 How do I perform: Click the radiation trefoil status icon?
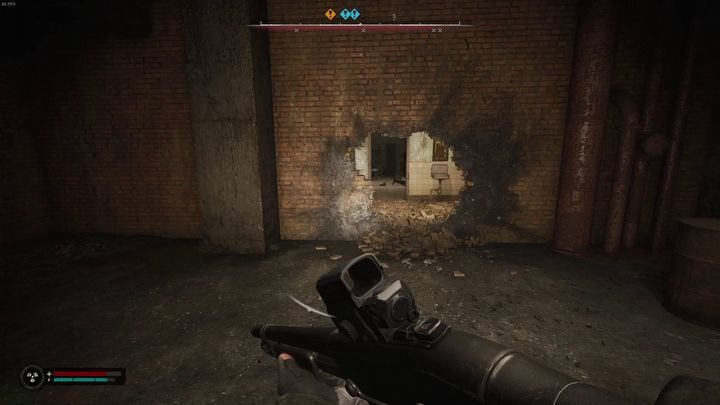point(31,377)
